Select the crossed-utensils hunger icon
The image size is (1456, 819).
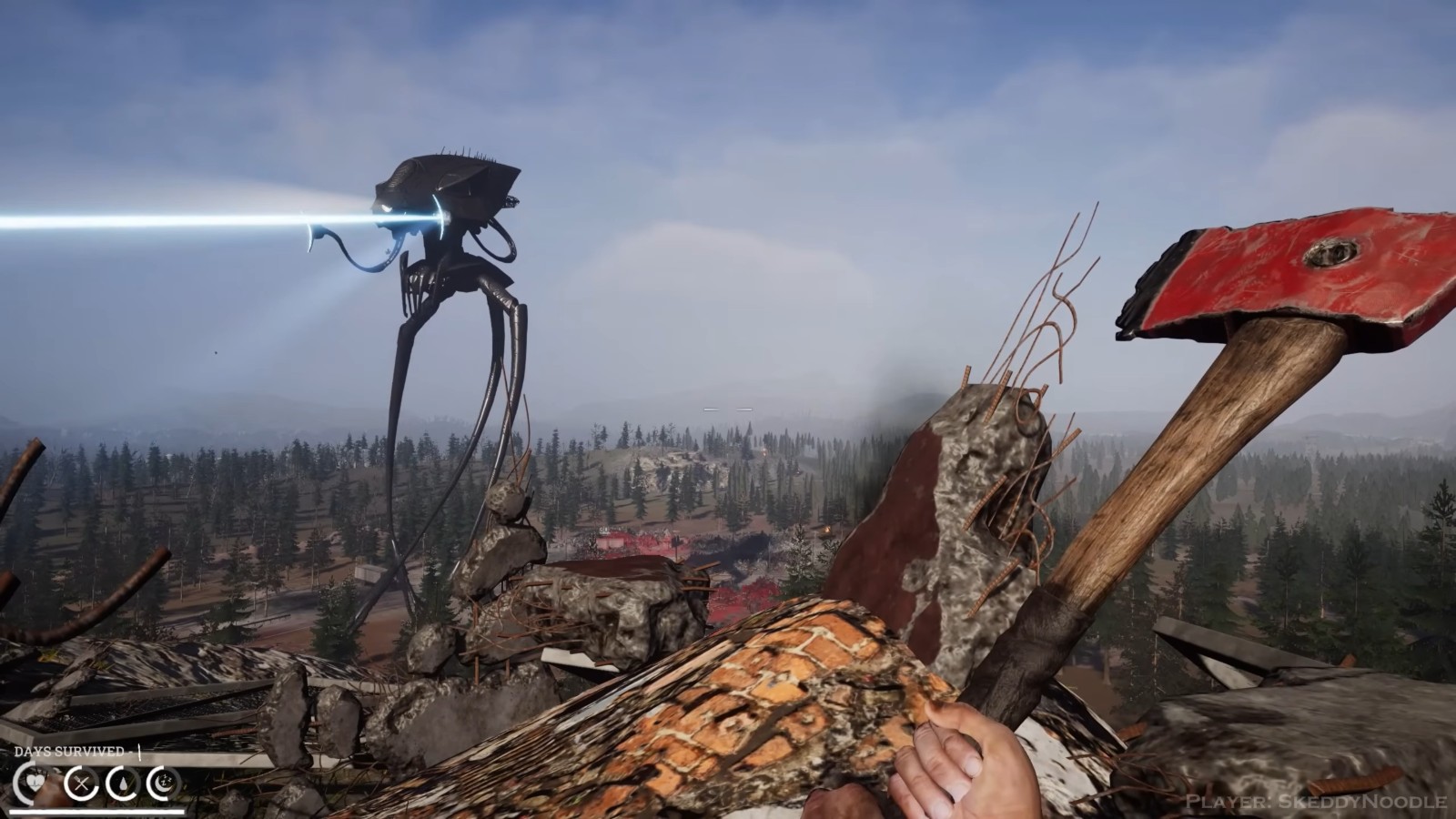(82, 783)
